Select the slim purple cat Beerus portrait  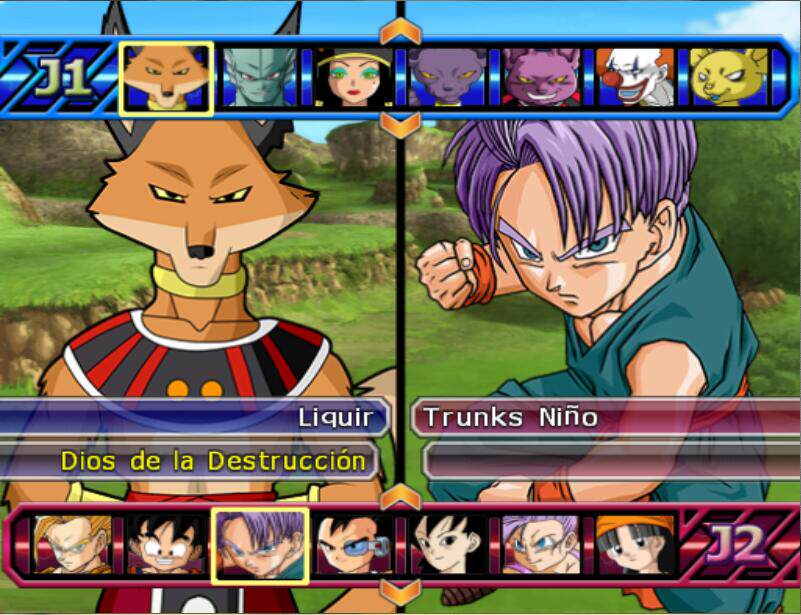tap(447, 78)
